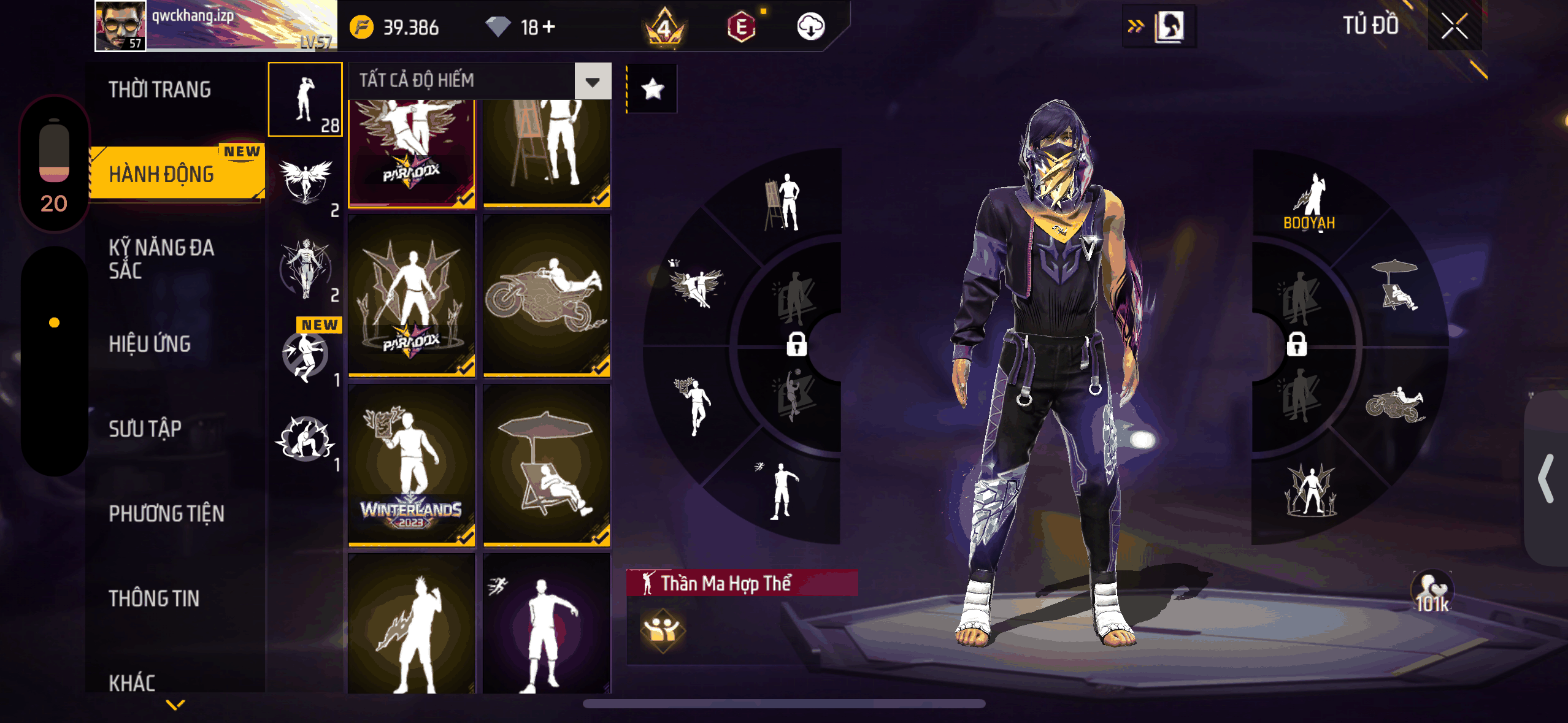Choose the beach umbrella lounge emote

546,465
